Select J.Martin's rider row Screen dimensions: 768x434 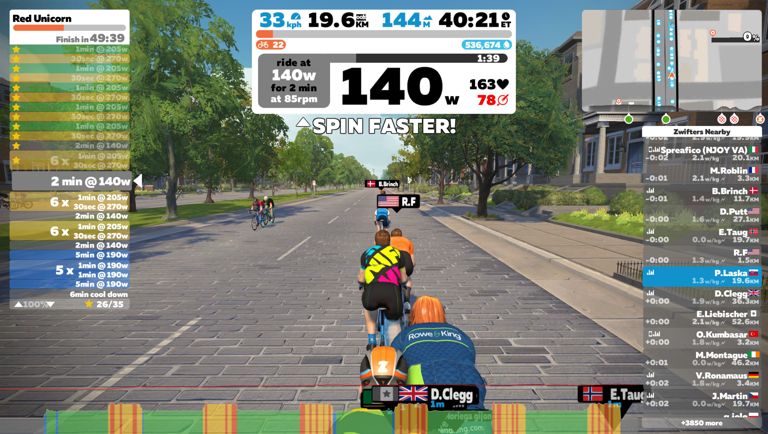pos(702,400)
